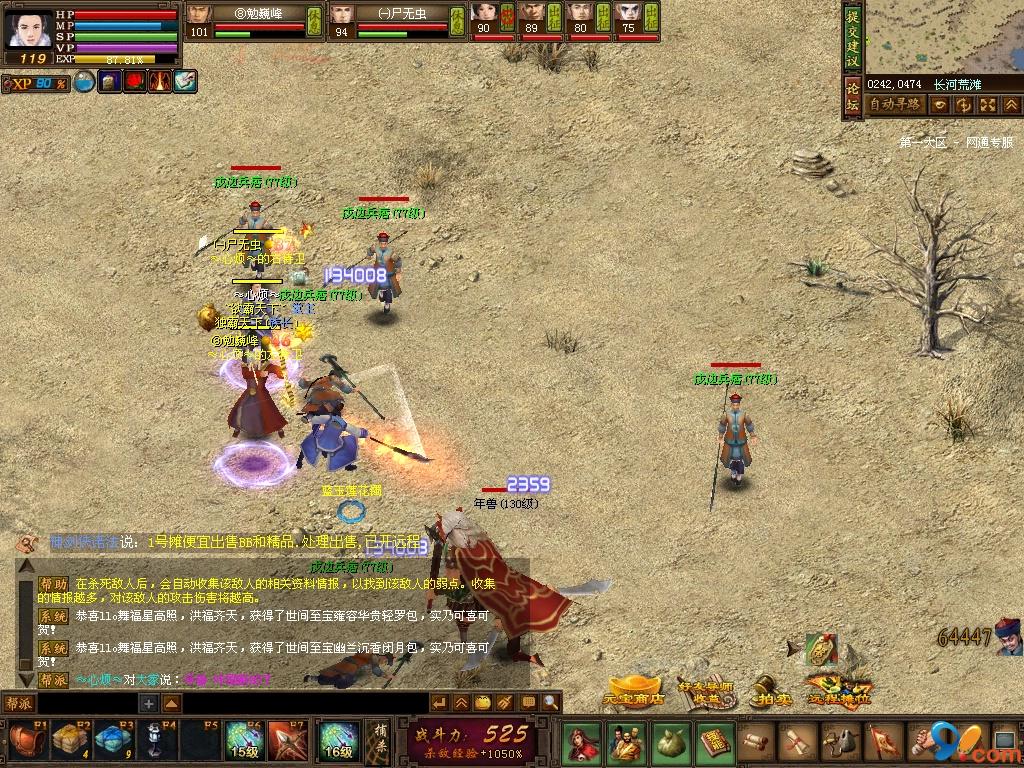Click the minimap
This screenshot has height=768, width=1024.
point(943,36)
